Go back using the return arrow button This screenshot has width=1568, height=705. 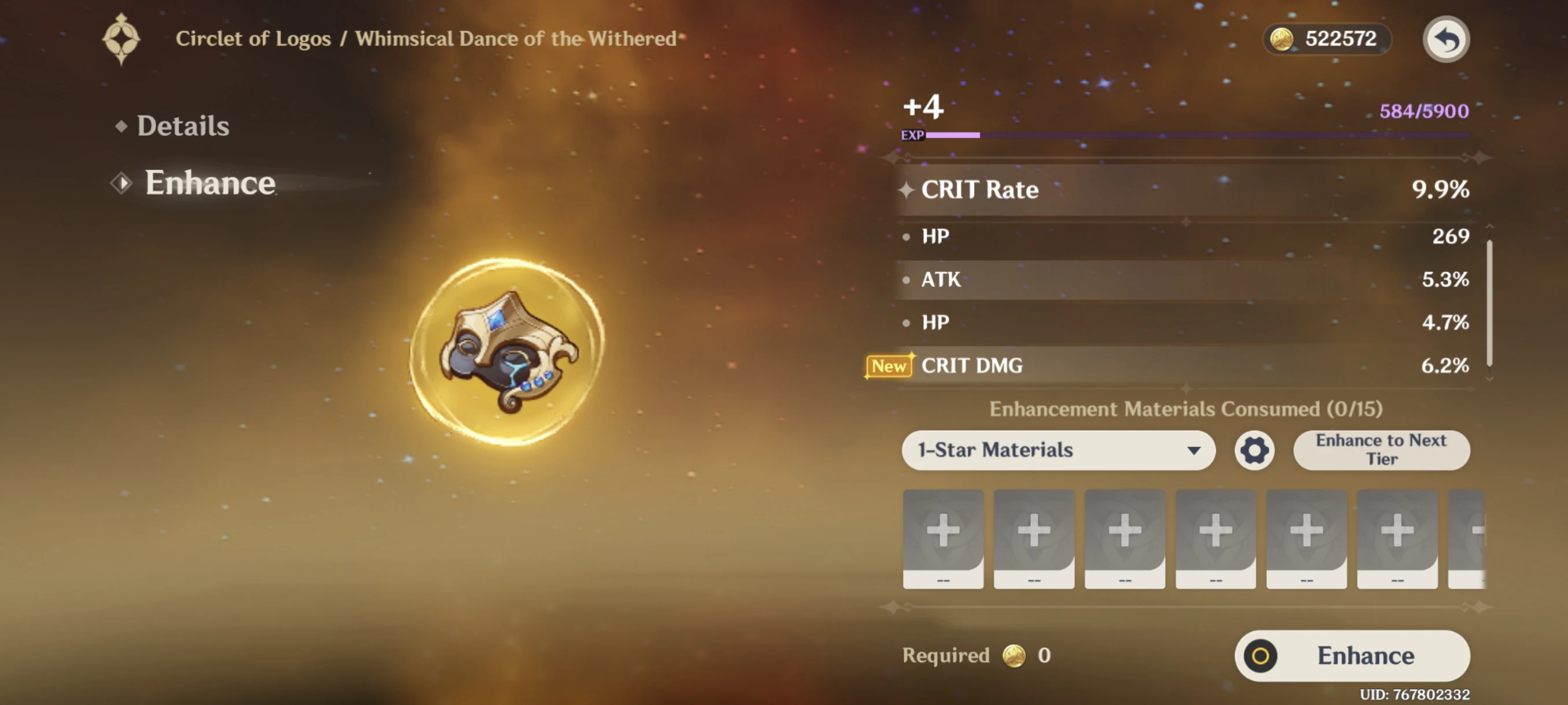[1445, 39]
